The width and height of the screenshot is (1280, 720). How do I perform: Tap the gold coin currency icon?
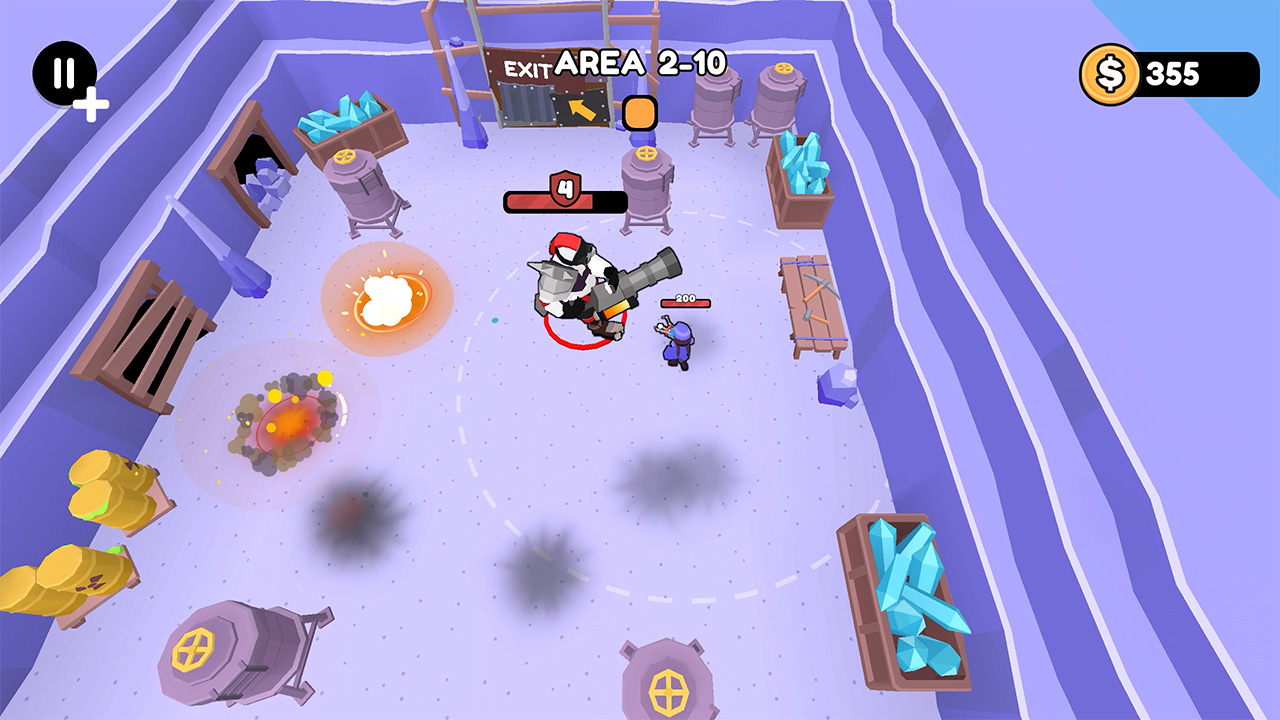click(x=1113, y=73)
